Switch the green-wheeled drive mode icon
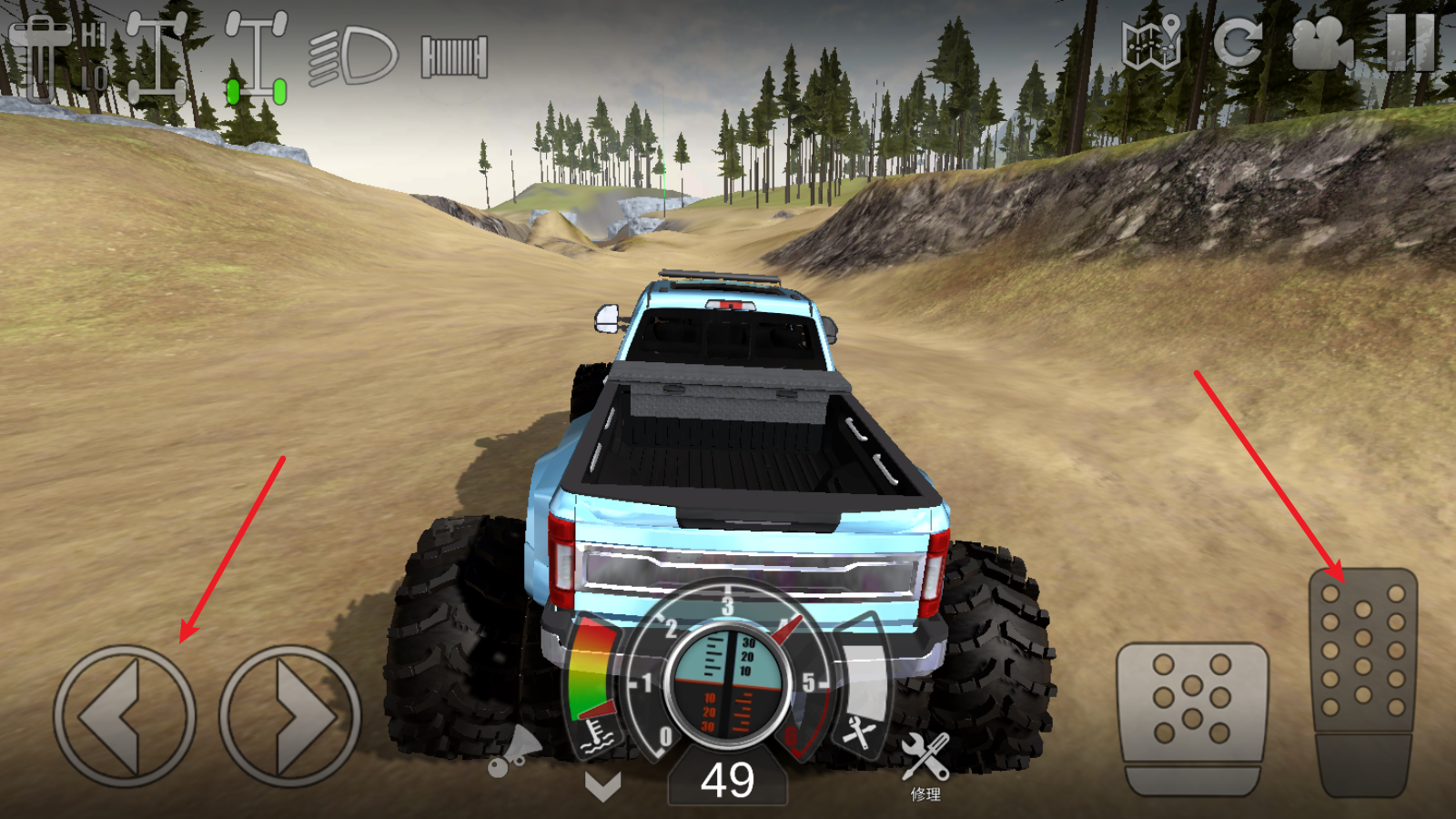 (x=257, y=56)
